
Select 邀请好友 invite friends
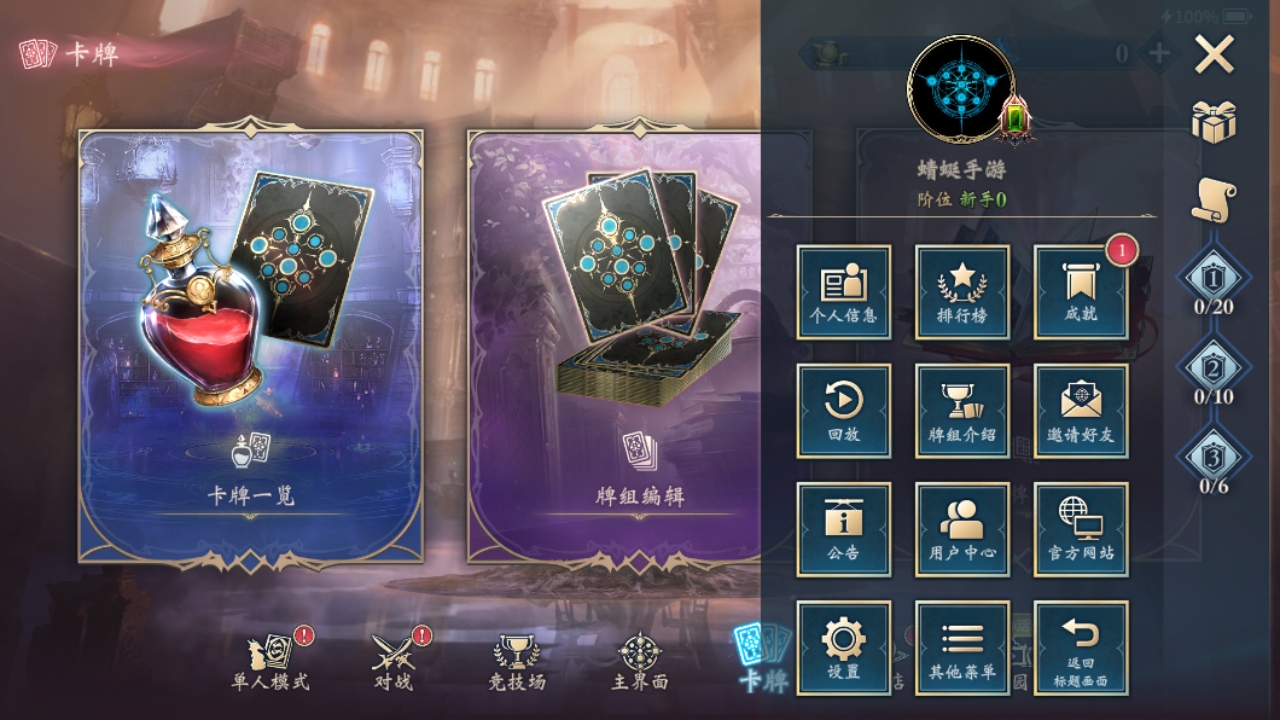click(x=1080, y=411)
